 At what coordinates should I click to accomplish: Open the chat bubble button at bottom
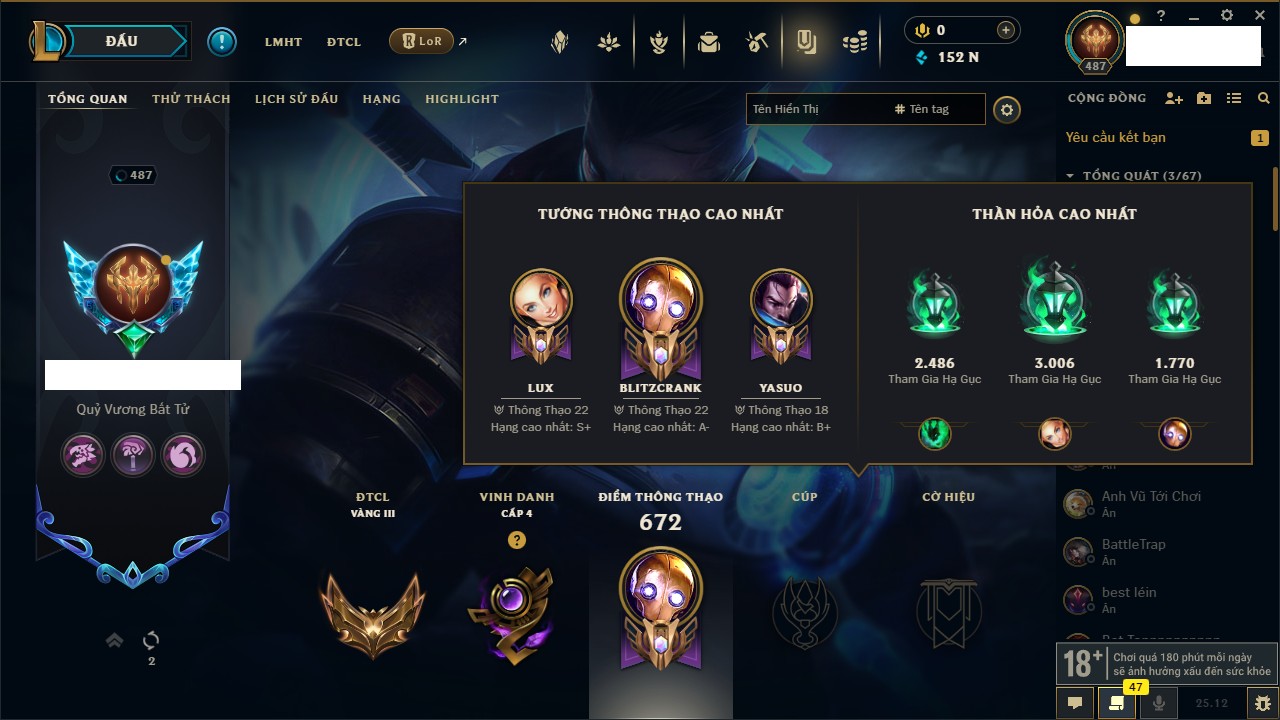click(x=1075, y=702)
